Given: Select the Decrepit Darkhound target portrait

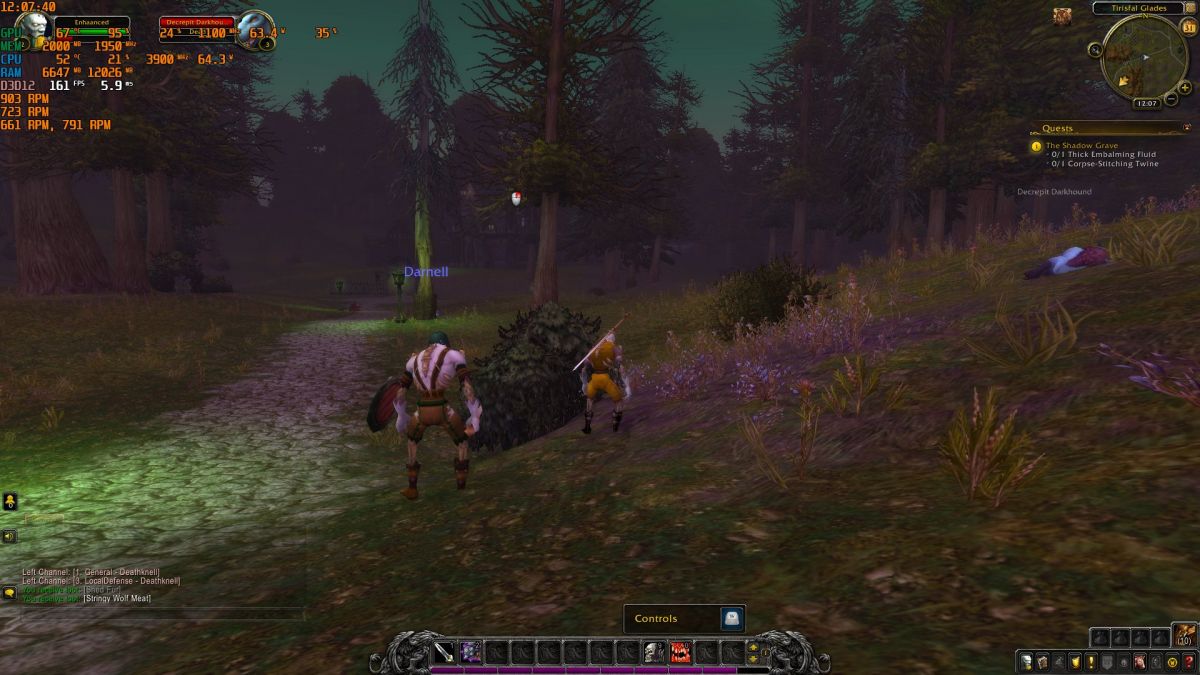Looking at the screenshot, I should point(254,28).
